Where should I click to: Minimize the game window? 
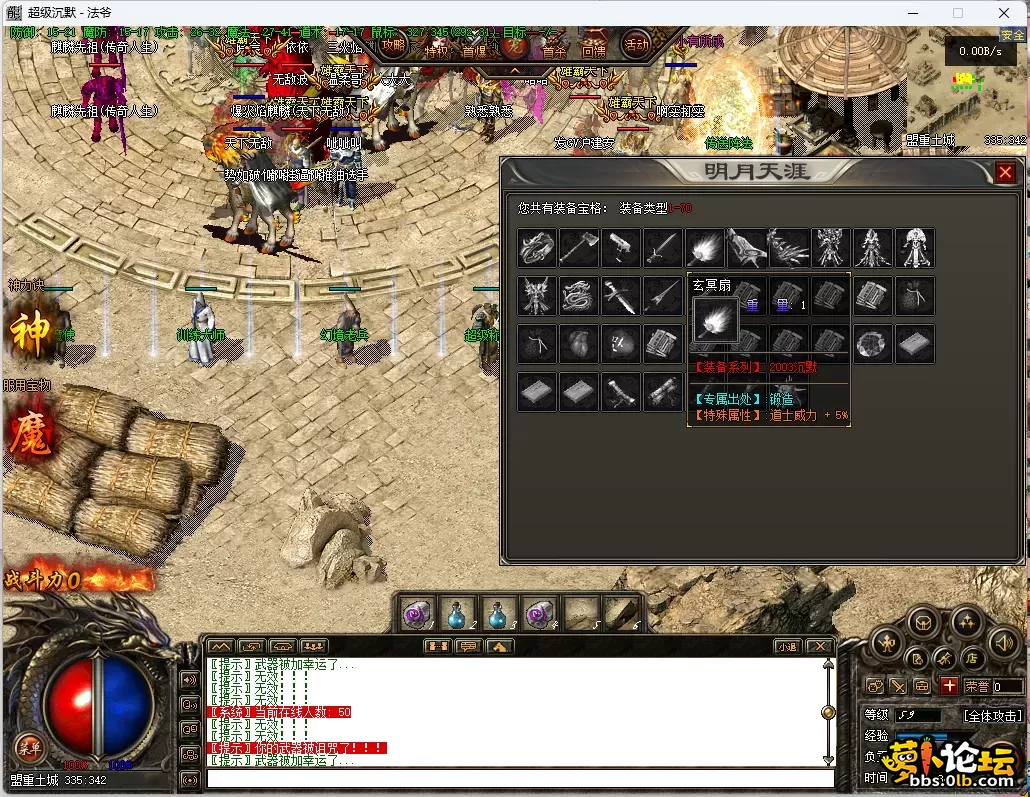tap(913, 13)
